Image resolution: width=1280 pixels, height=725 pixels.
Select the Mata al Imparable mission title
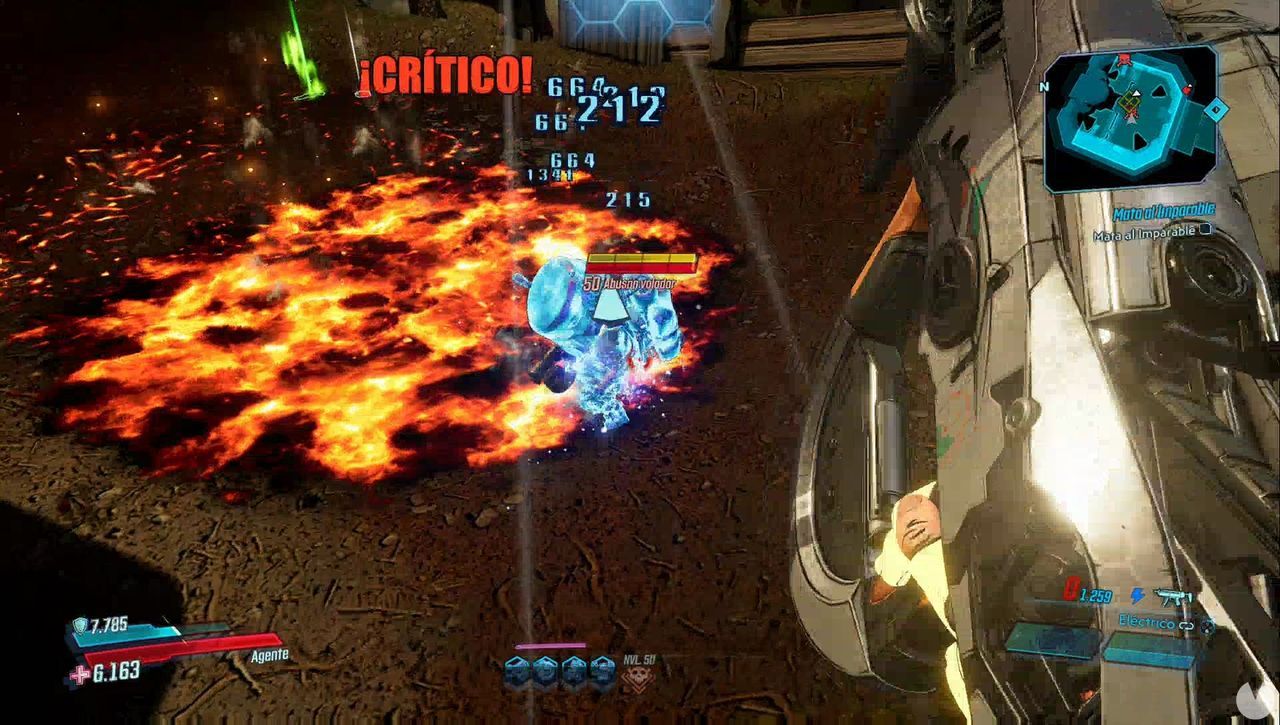[1162, 210]
